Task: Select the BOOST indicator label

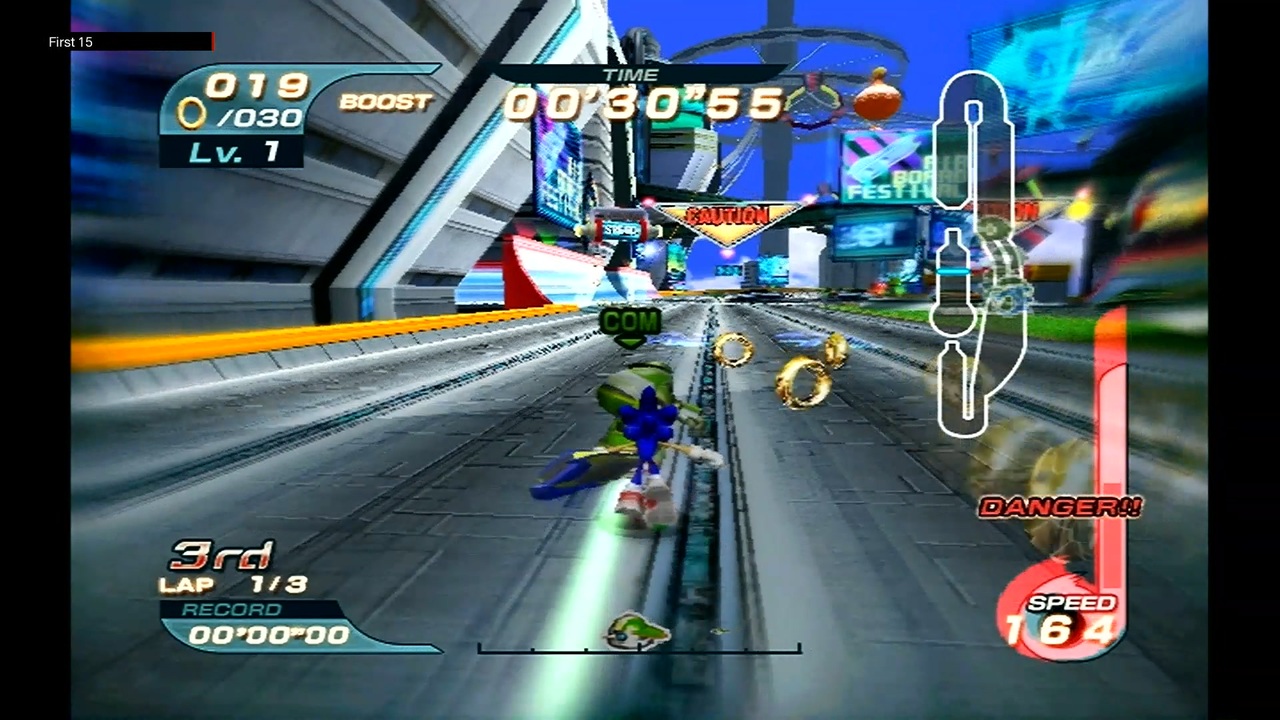Action: (x=386, y=103)
